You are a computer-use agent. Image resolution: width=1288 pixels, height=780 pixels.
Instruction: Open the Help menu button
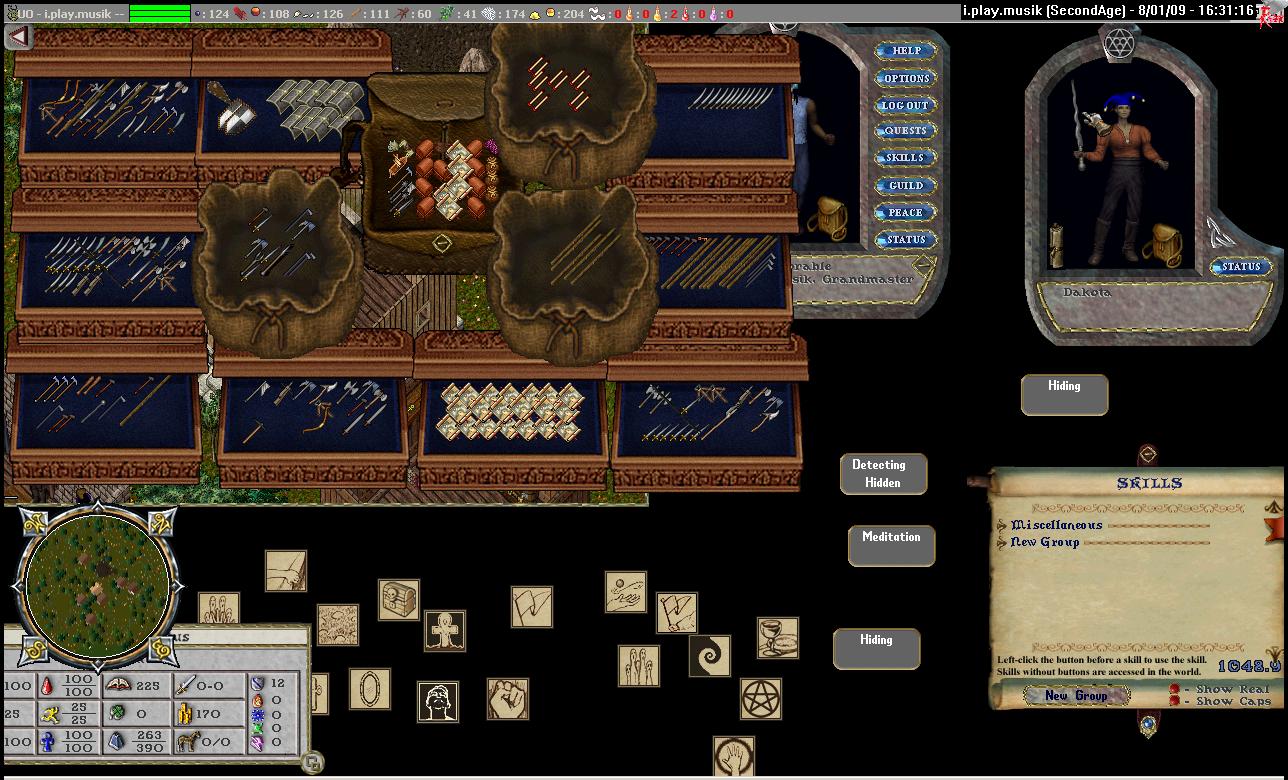point(905,51)
